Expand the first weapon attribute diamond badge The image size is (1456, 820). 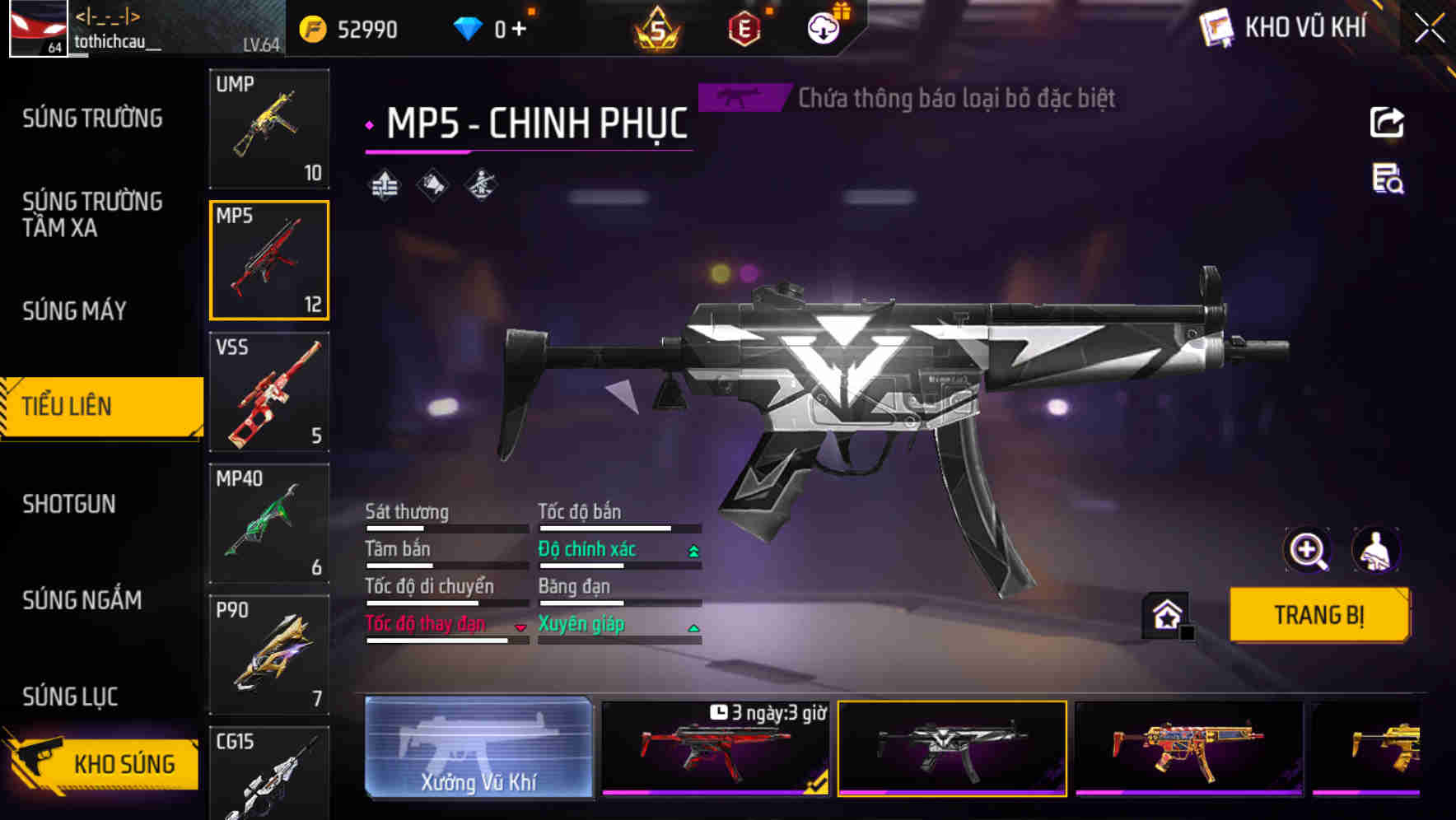click(x=383, y=185)
